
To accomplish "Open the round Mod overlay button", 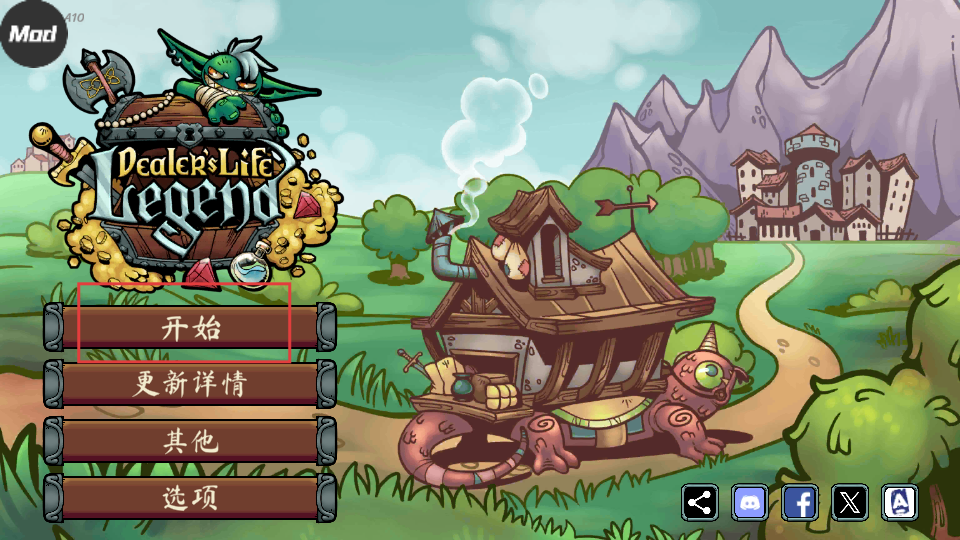I will pos(33,33).
